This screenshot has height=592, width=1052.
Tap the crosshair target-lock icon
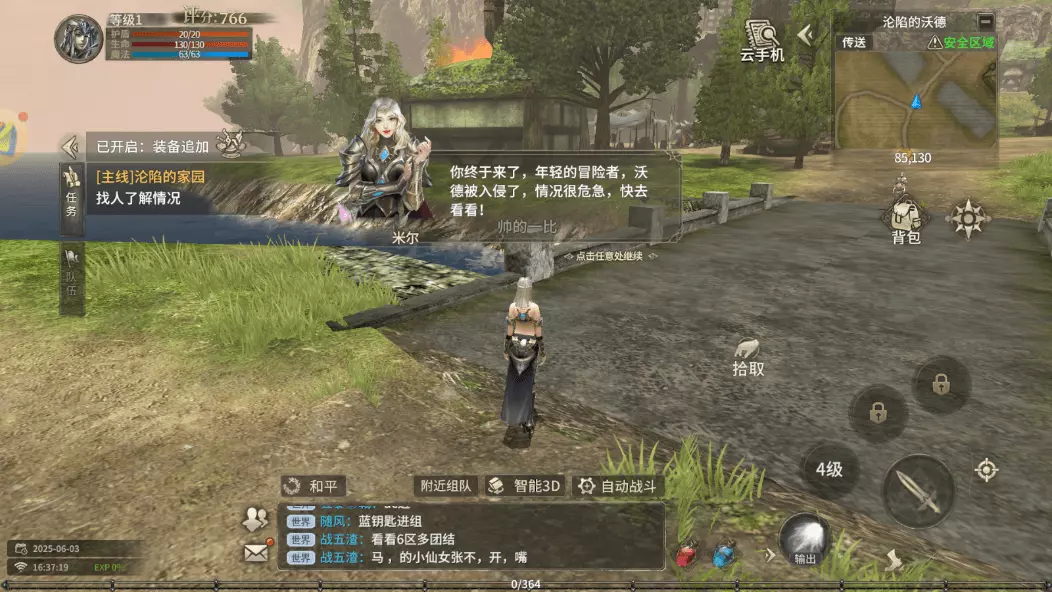[987, 470]
